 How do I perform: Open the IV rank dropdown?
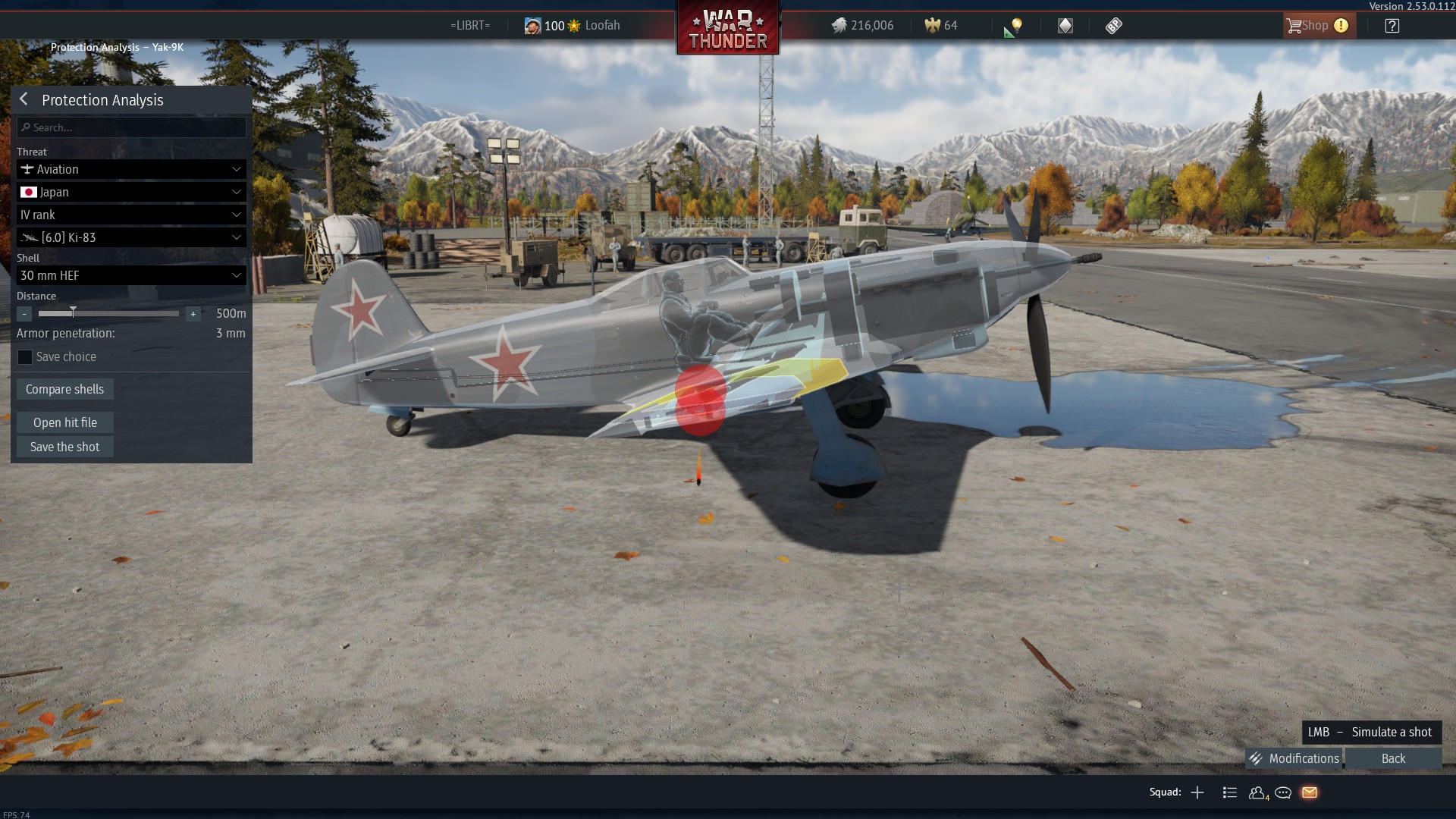[x=131, y=215]
